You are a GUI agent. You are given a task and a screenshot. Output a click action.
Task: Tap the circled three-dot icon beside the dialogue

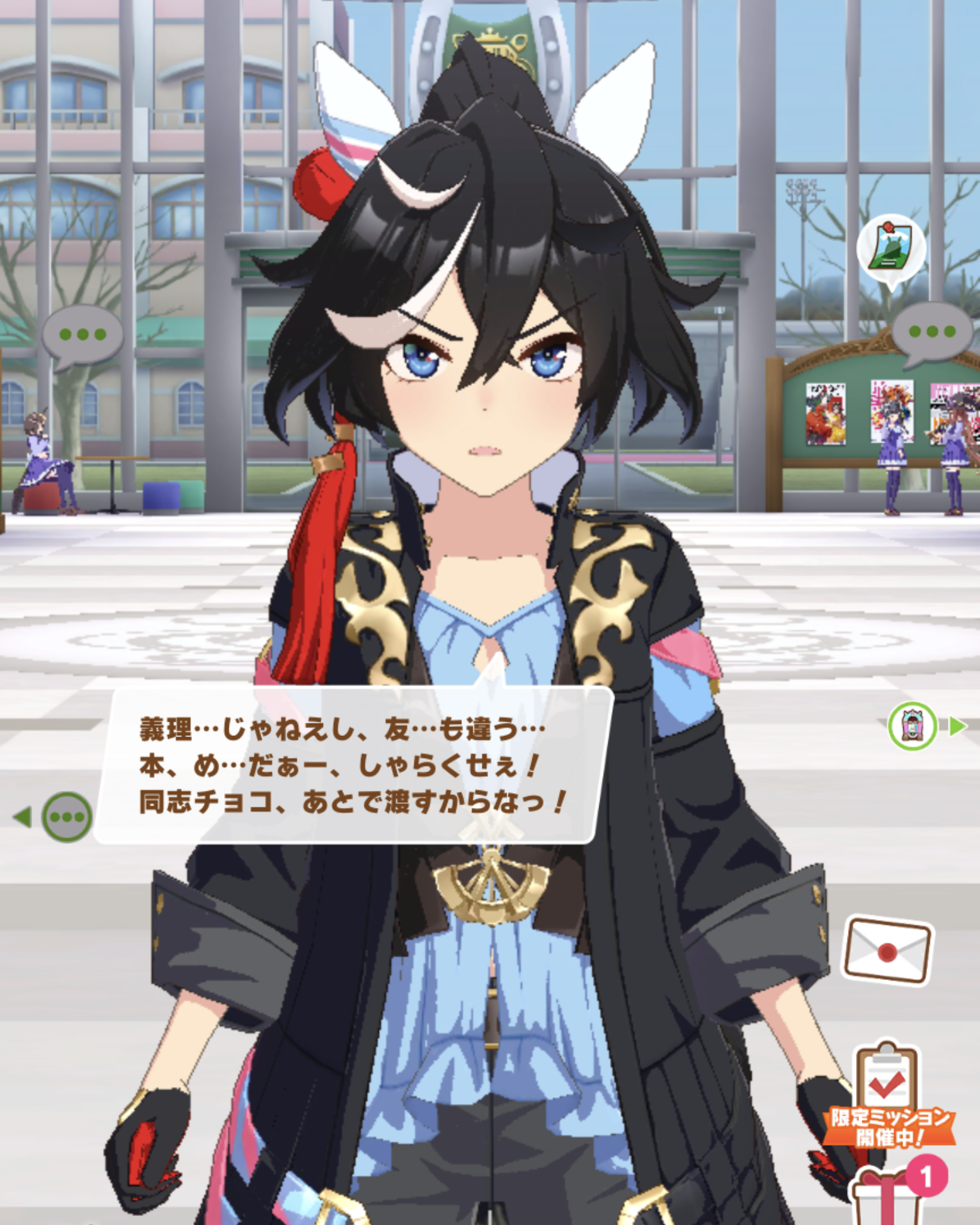tap(67, 816)
